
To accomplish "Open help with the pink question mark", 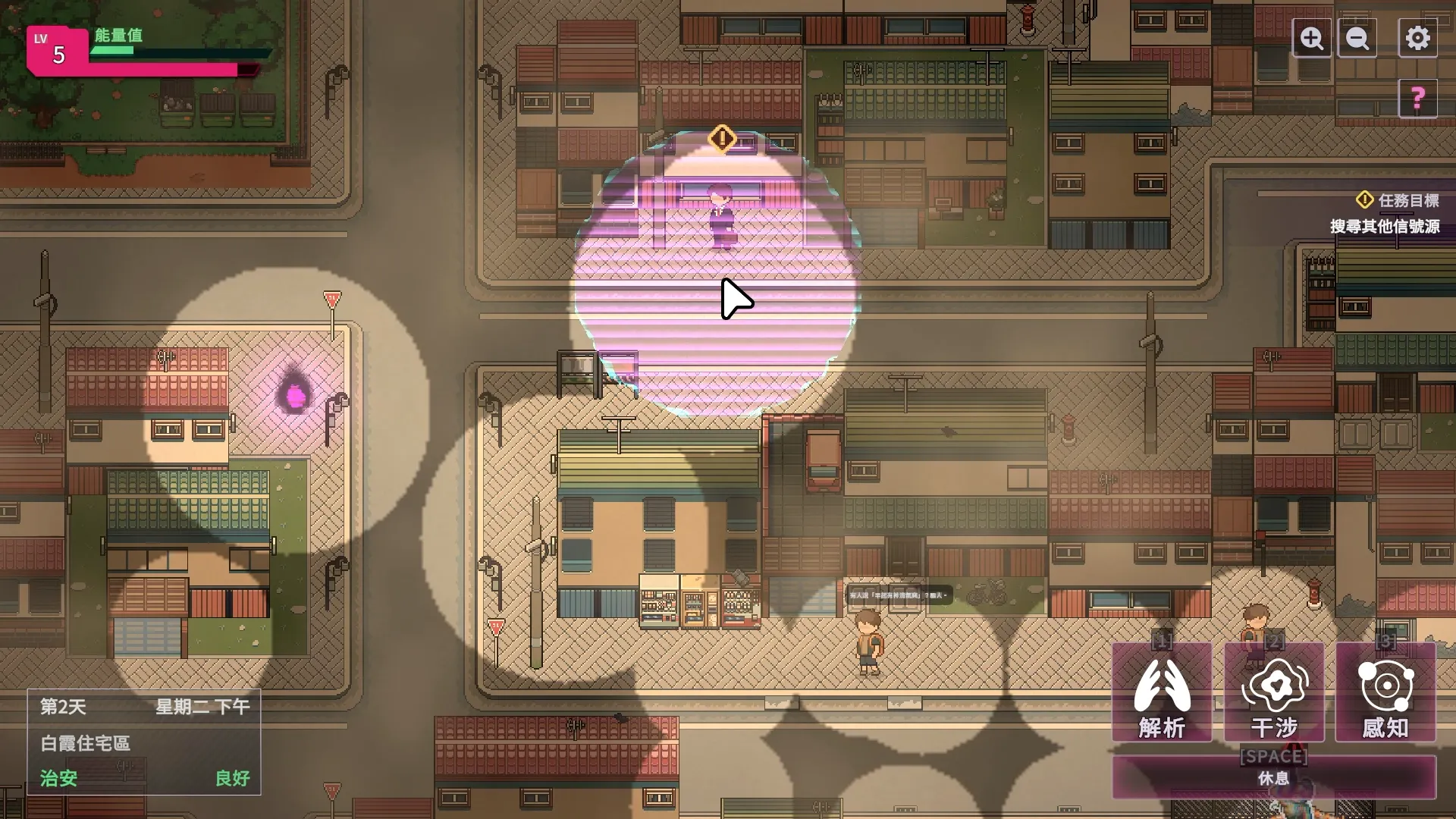I will 1417,99.
